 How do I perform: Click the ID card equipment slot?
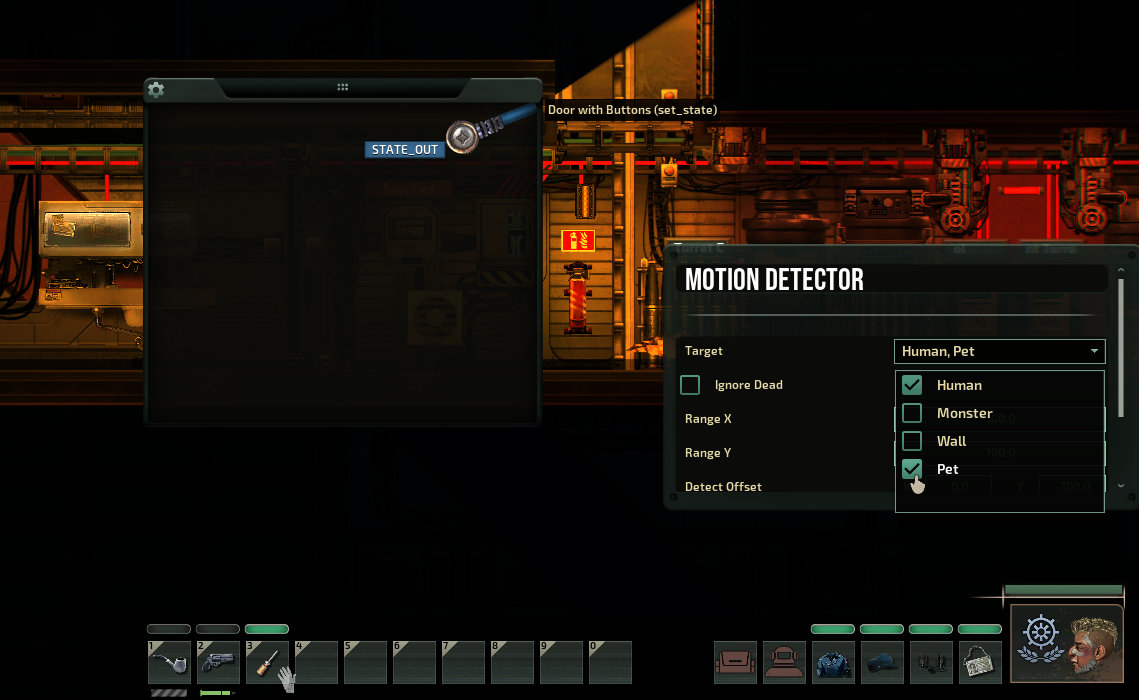coord(980,662)
